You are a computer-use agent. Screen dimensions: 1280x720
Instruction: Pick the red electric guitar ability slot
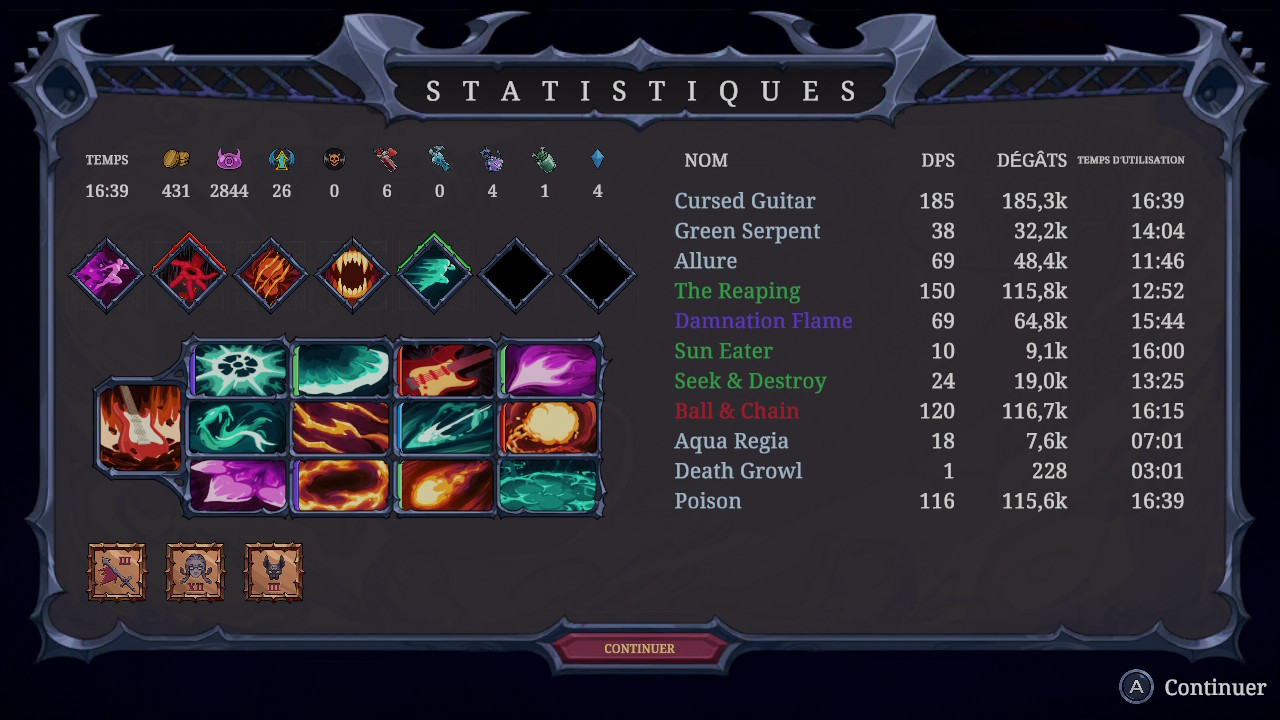point(446,370)
